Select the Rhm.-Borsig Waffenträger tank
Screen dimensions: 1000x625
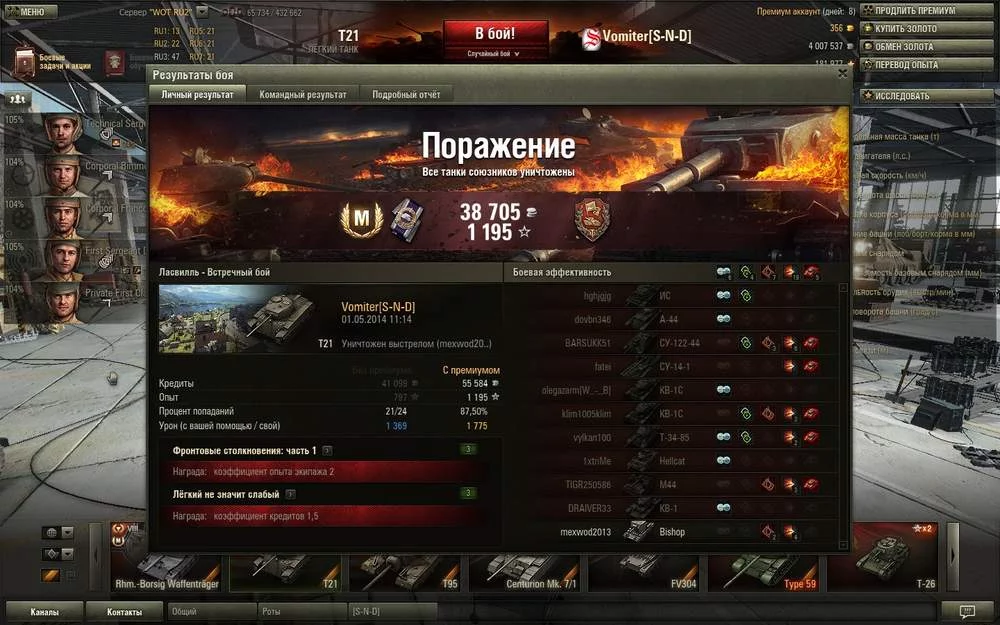click(167, 571)
